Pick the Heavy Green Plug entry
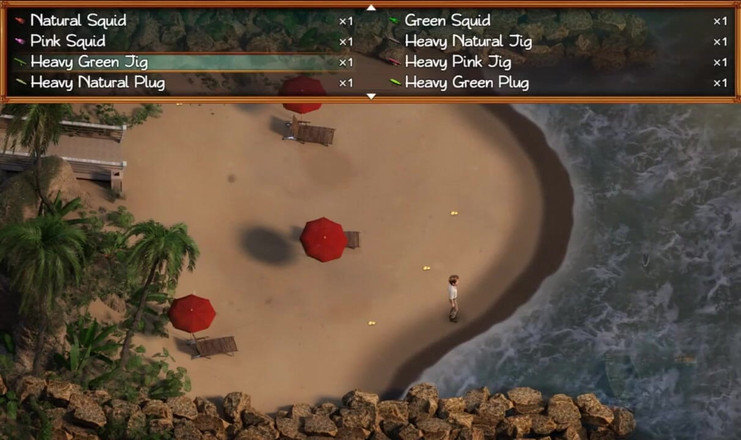The height and width of the screenshot is (440, 741). pos(466,82)
